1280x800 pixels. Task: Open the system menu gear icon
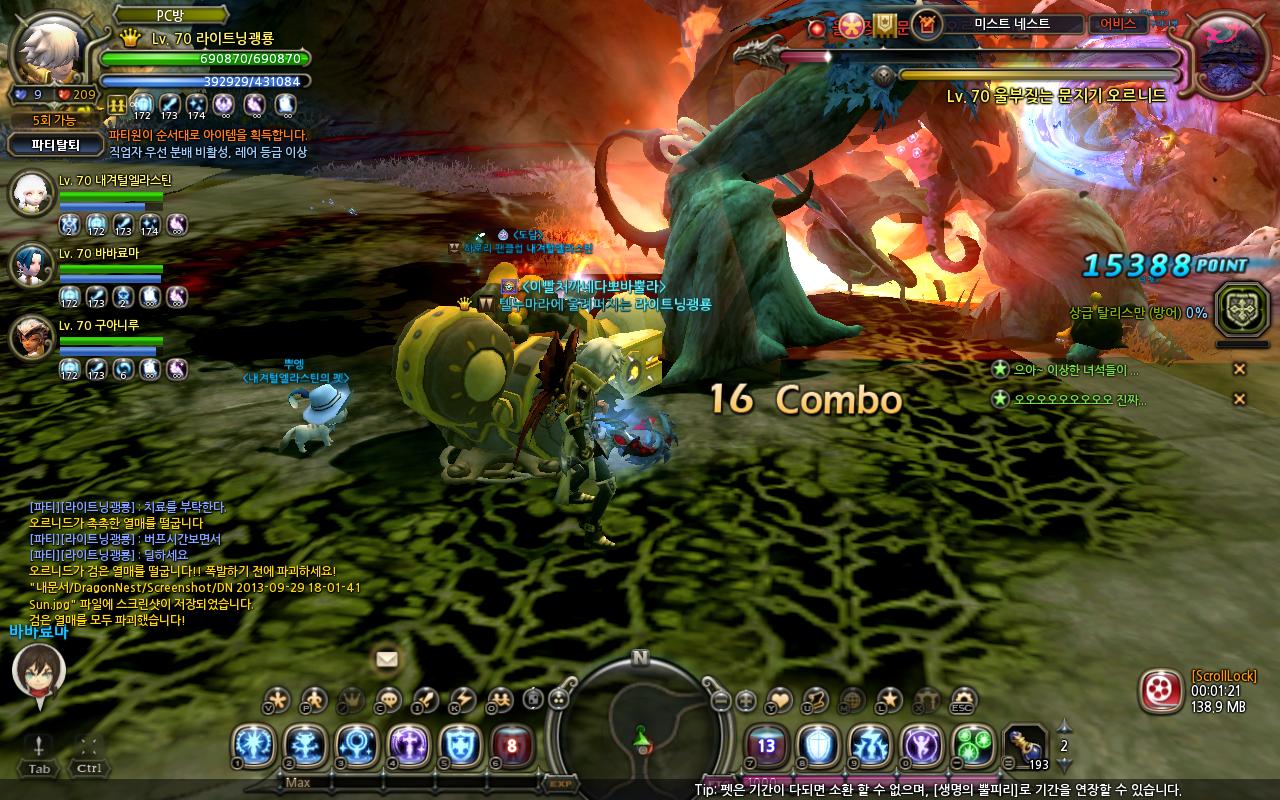(963, 699)
